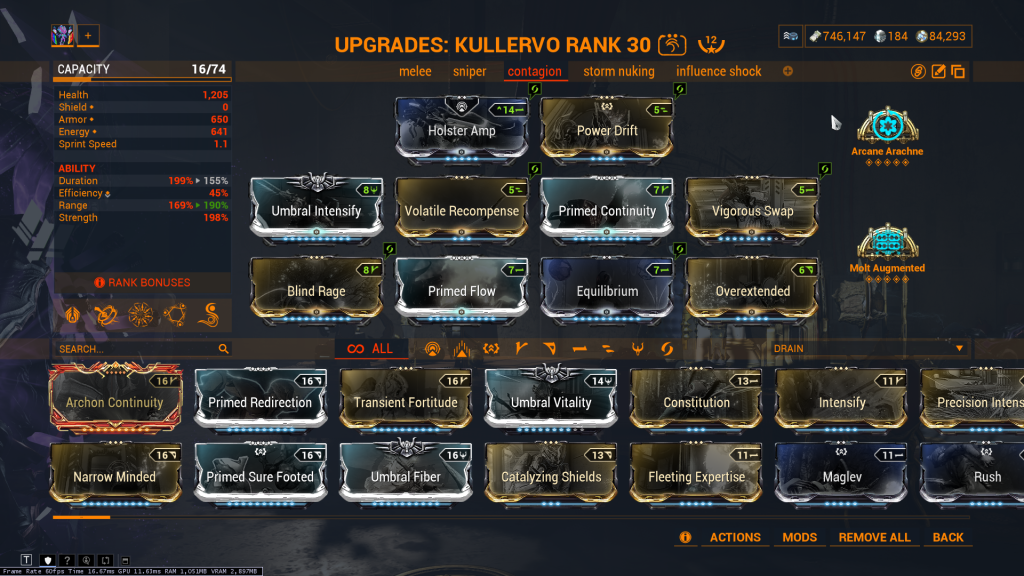Screen dimensions: 1024x576
Task: Click the mod search field
Action: click(x=135, y=349)
